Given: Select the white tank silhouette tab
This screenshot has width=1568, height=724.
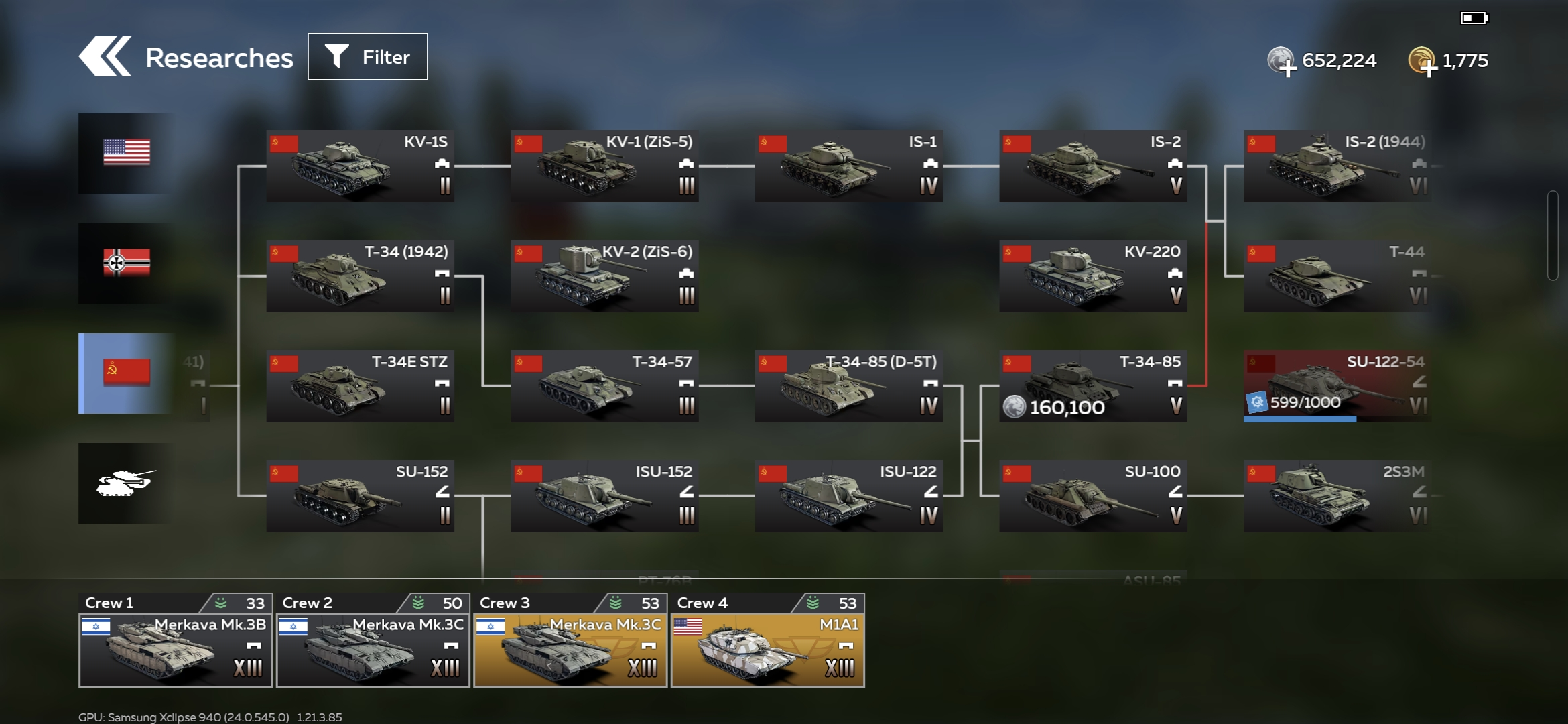Looking at the screenshot, I should tap(126, 483).
